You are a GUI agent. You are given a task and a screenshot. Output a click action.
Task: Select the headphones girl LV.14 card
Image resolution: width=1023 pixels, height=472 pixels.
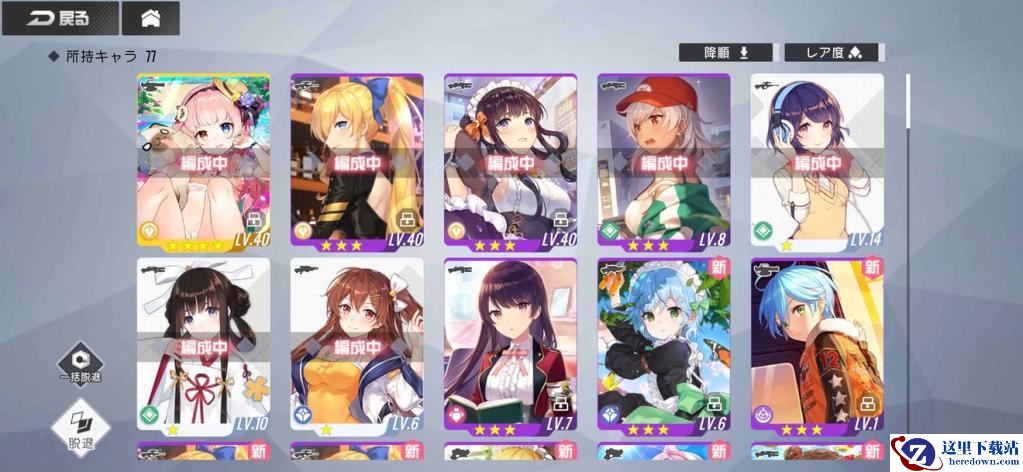(817, 160)
